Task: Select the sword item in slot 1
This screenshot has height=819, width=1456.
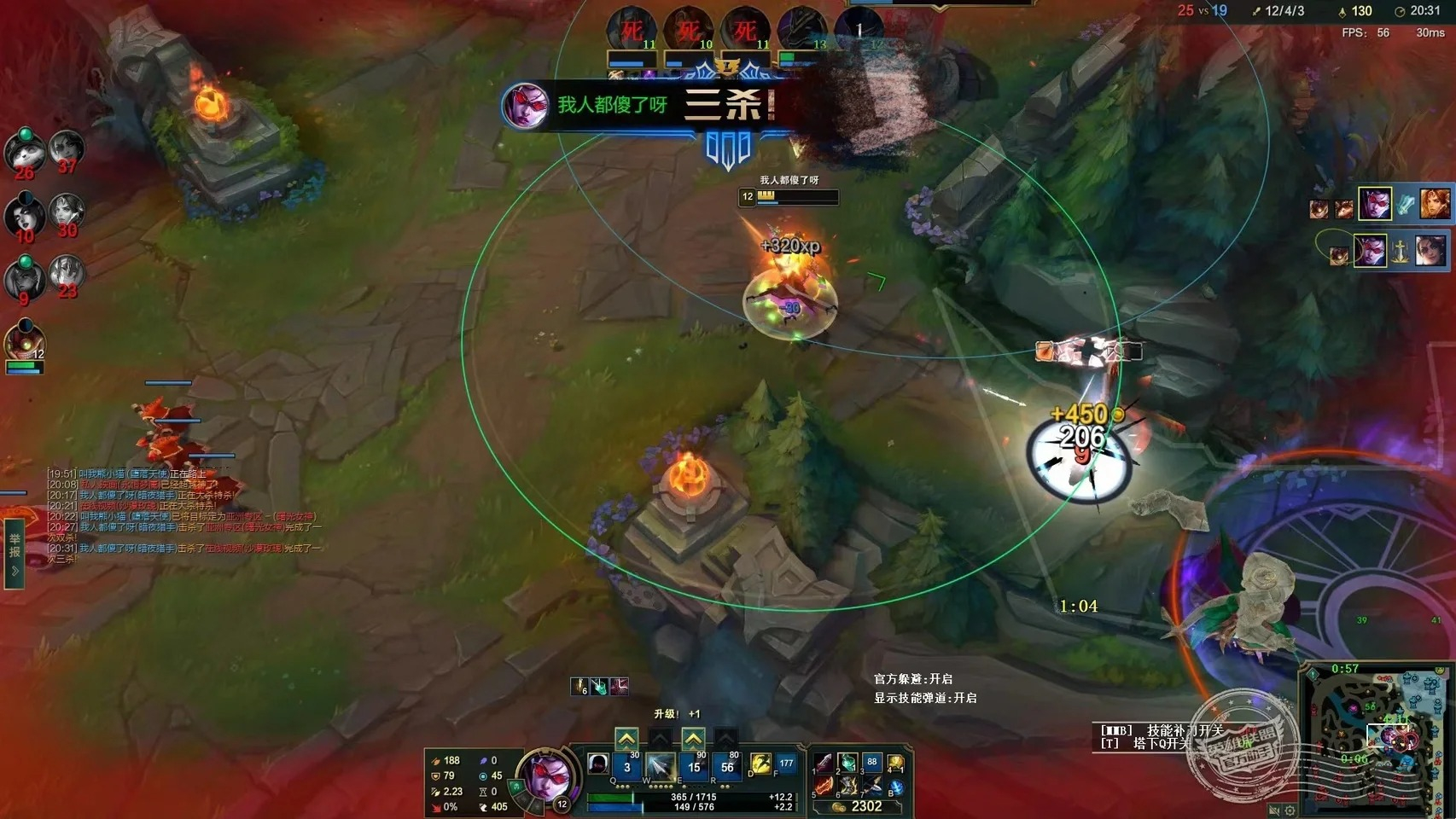Action: 824,763
